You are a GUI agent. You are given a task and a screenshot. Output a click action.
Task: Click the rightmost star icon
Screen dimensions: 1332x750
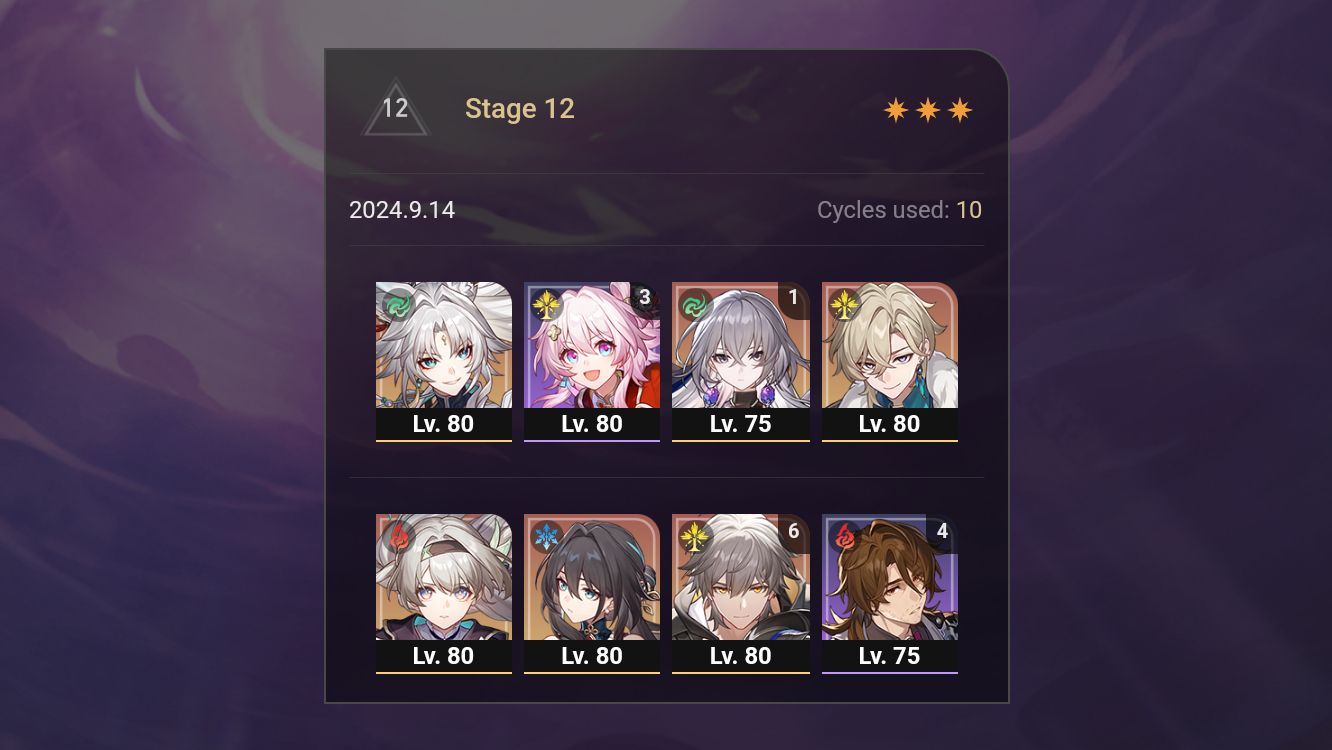pos(959,109)
